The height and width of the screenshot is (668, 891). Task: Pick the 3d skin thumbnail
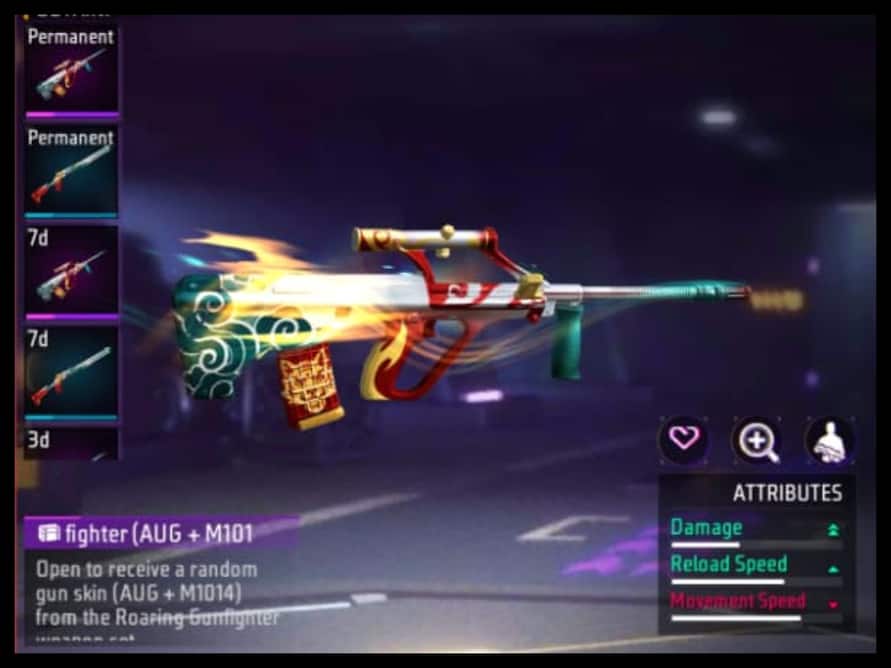[71, 443]
